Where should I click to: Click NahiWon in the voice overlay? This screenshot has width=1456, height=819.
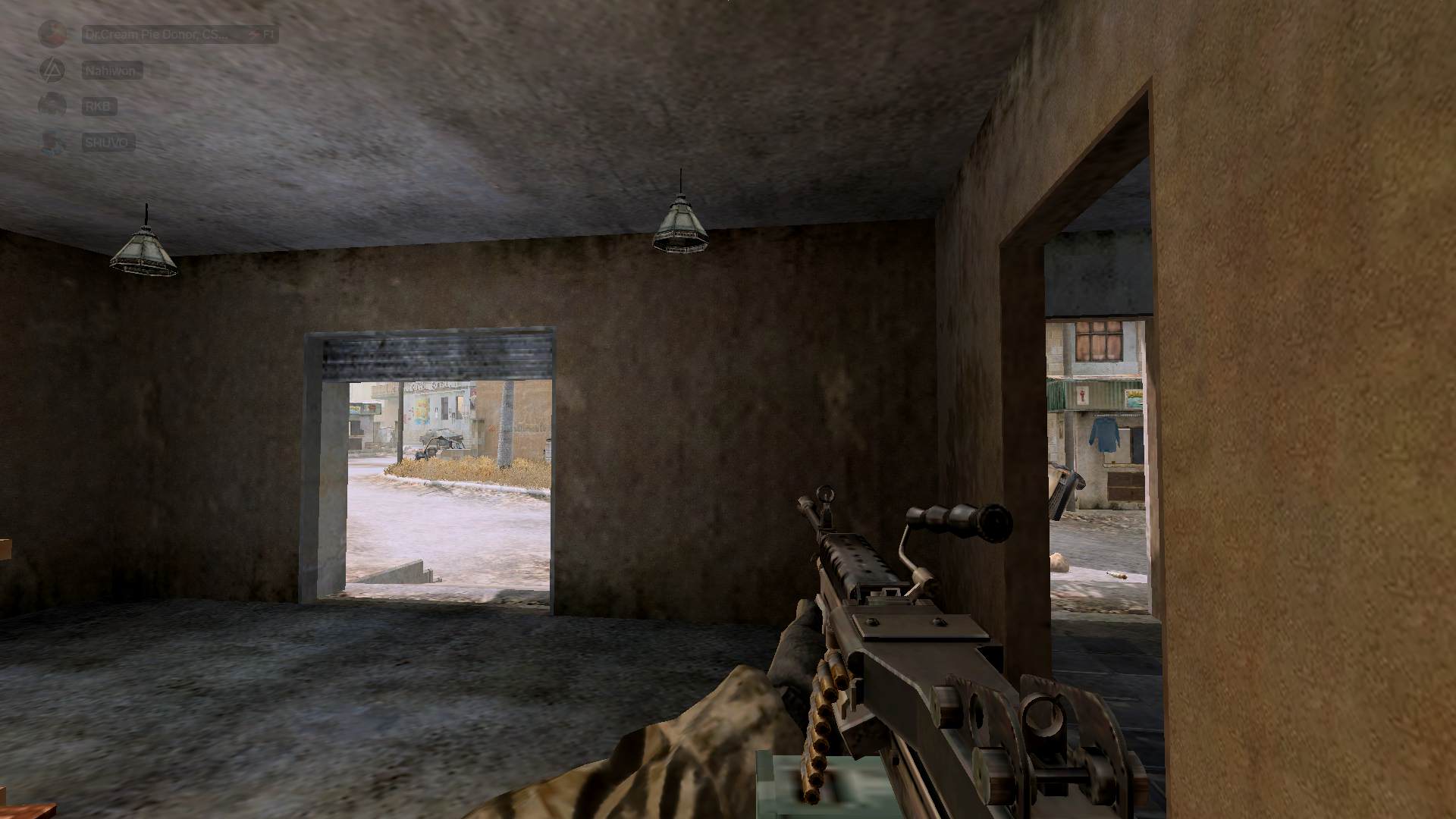111,71
